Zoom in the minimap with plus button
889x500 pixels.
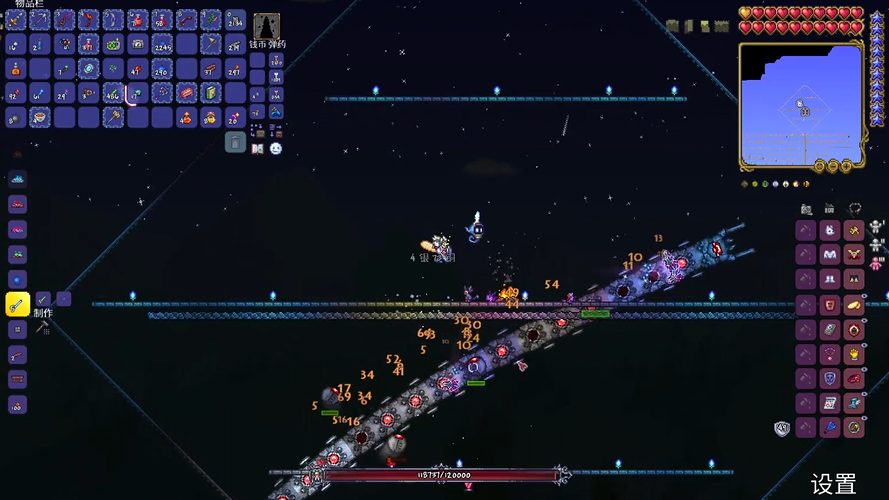point(846,165)
